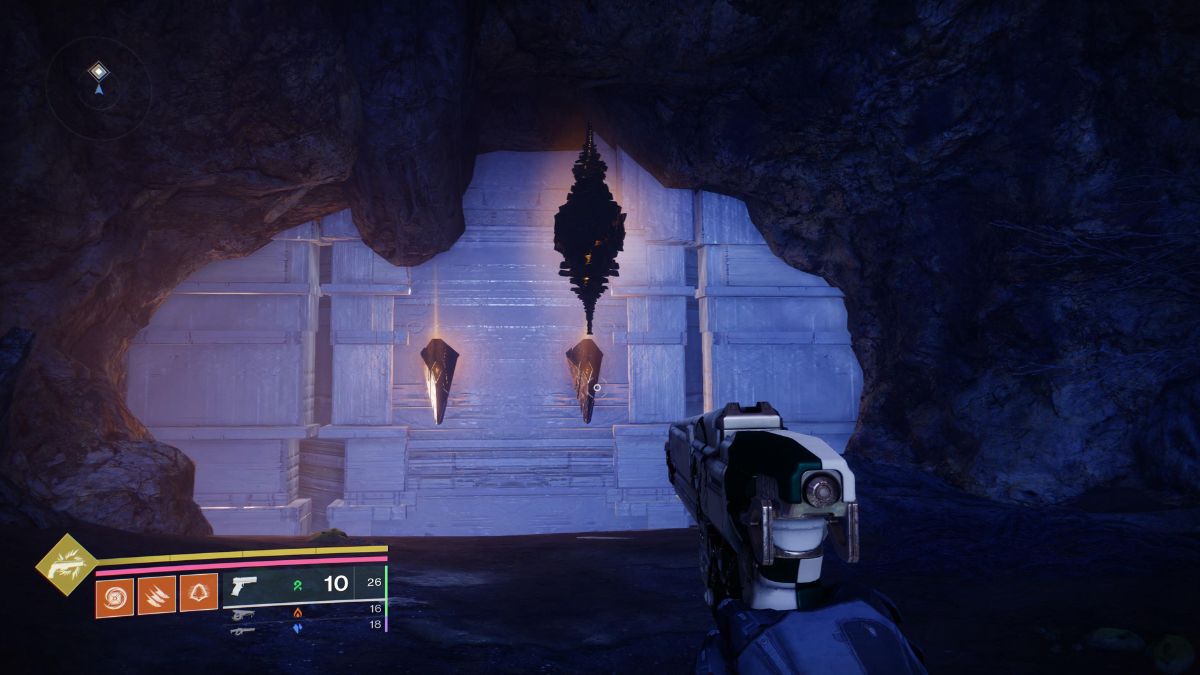Use the swirl grenade ability icon
This screenshot has width=1200, height=675.
(115, 596)
